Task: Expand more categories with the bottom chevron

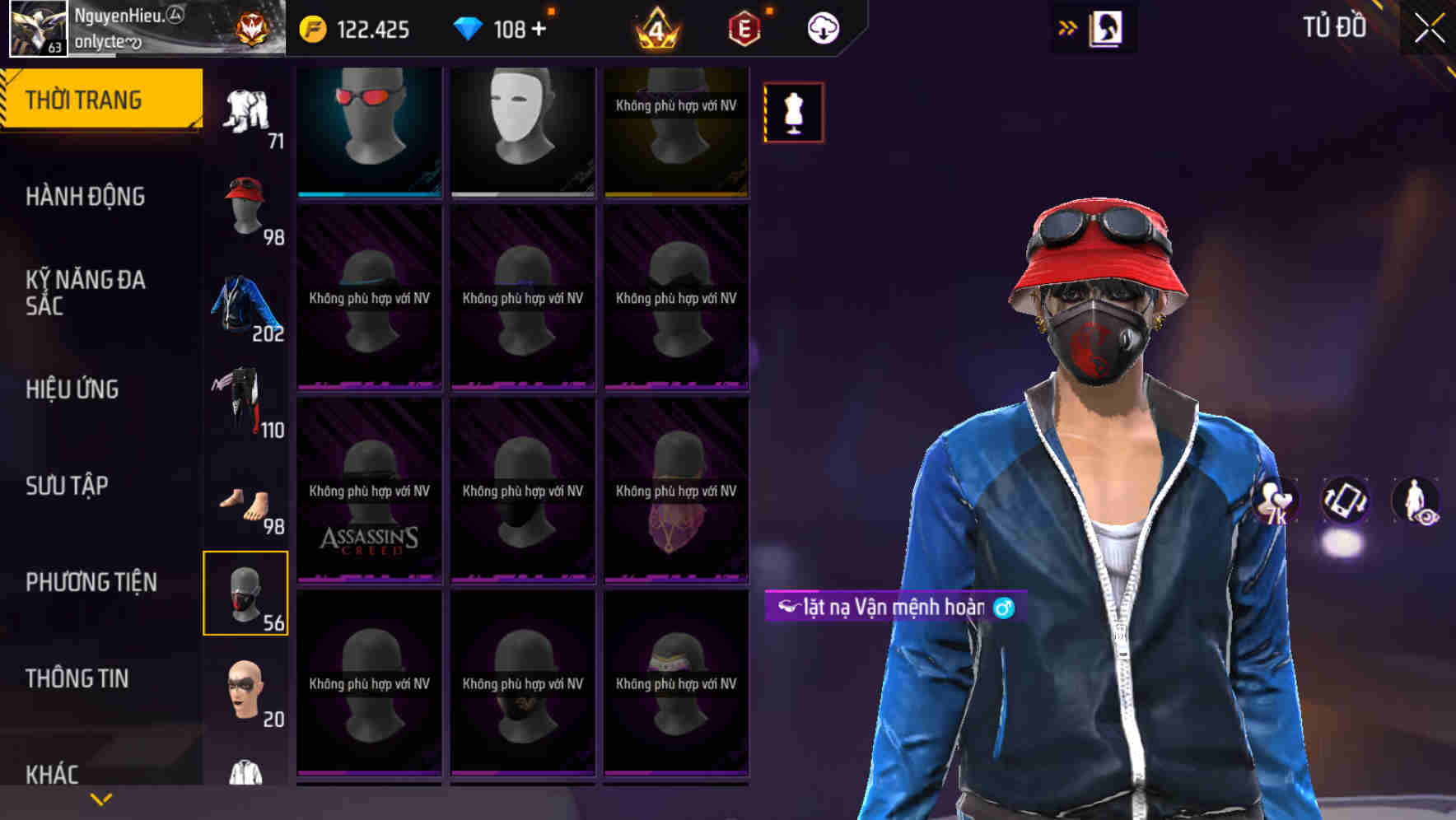Action: tap(100, 799)
